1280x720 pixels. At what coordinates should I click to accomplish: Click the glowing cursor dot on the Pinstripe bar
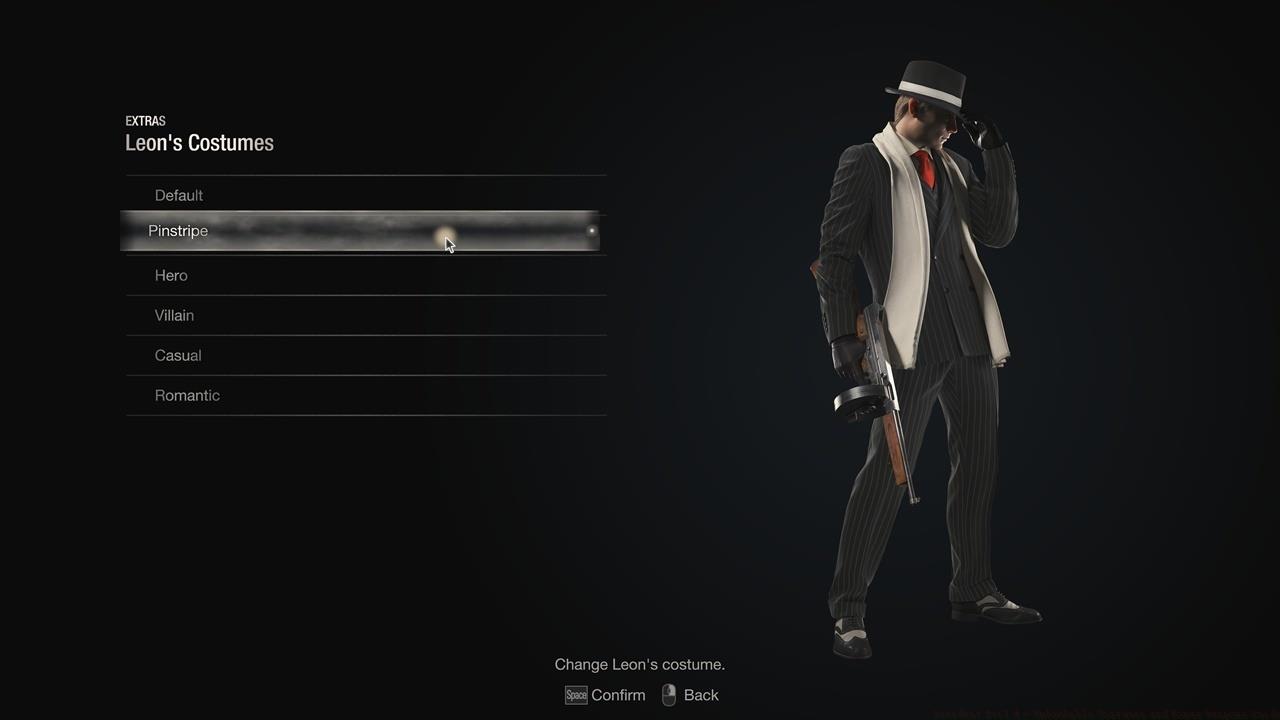(x=445, y=233)
